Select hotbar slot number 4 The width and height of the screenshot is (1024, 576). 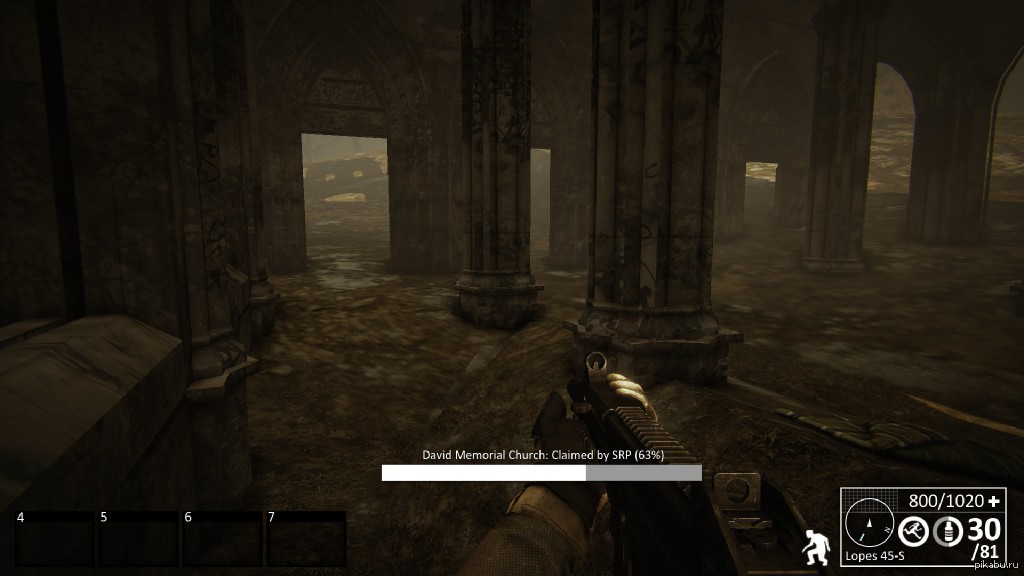(55, 540)
